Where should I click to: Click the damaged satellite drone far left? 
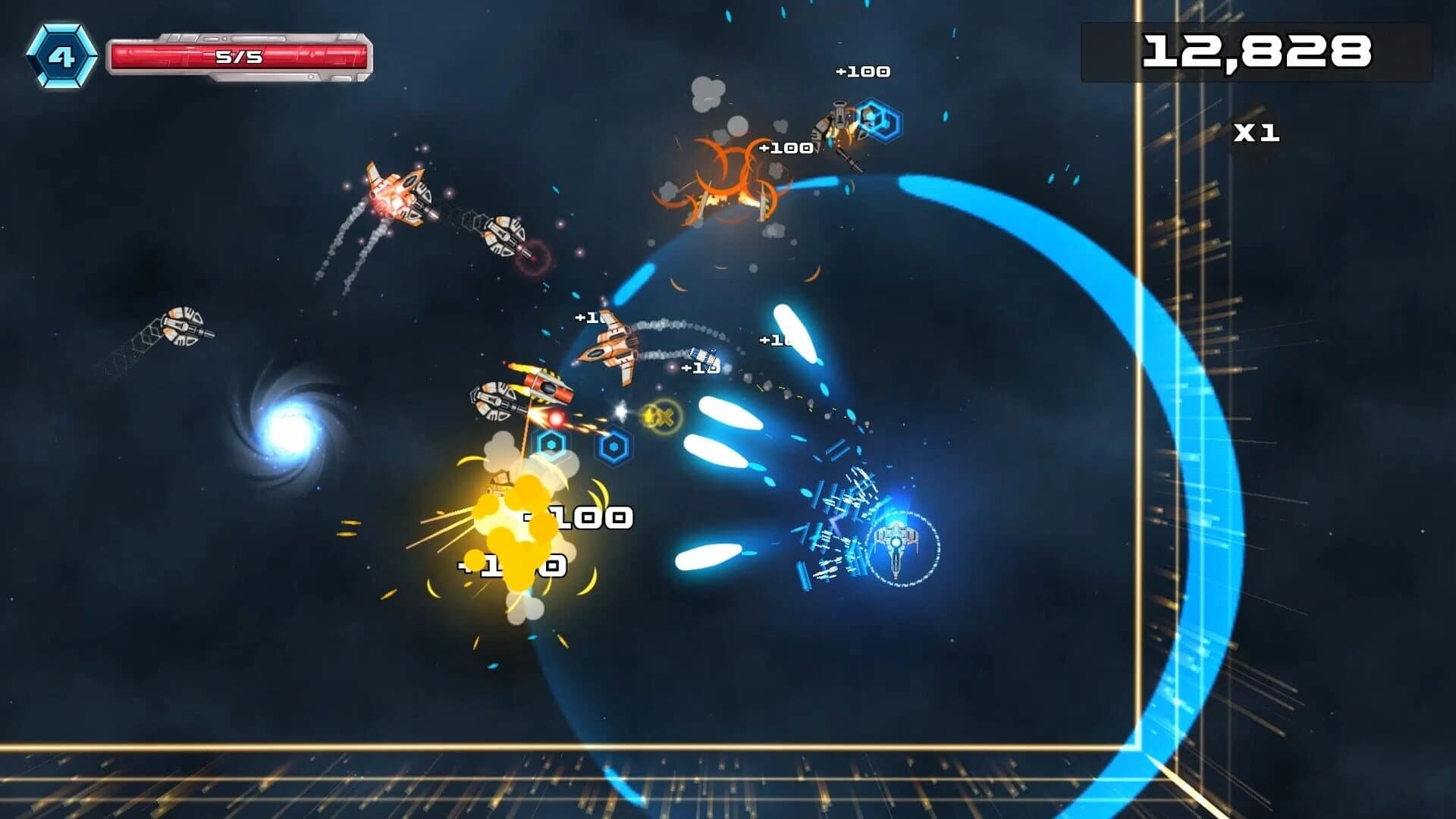click(182, 326)
